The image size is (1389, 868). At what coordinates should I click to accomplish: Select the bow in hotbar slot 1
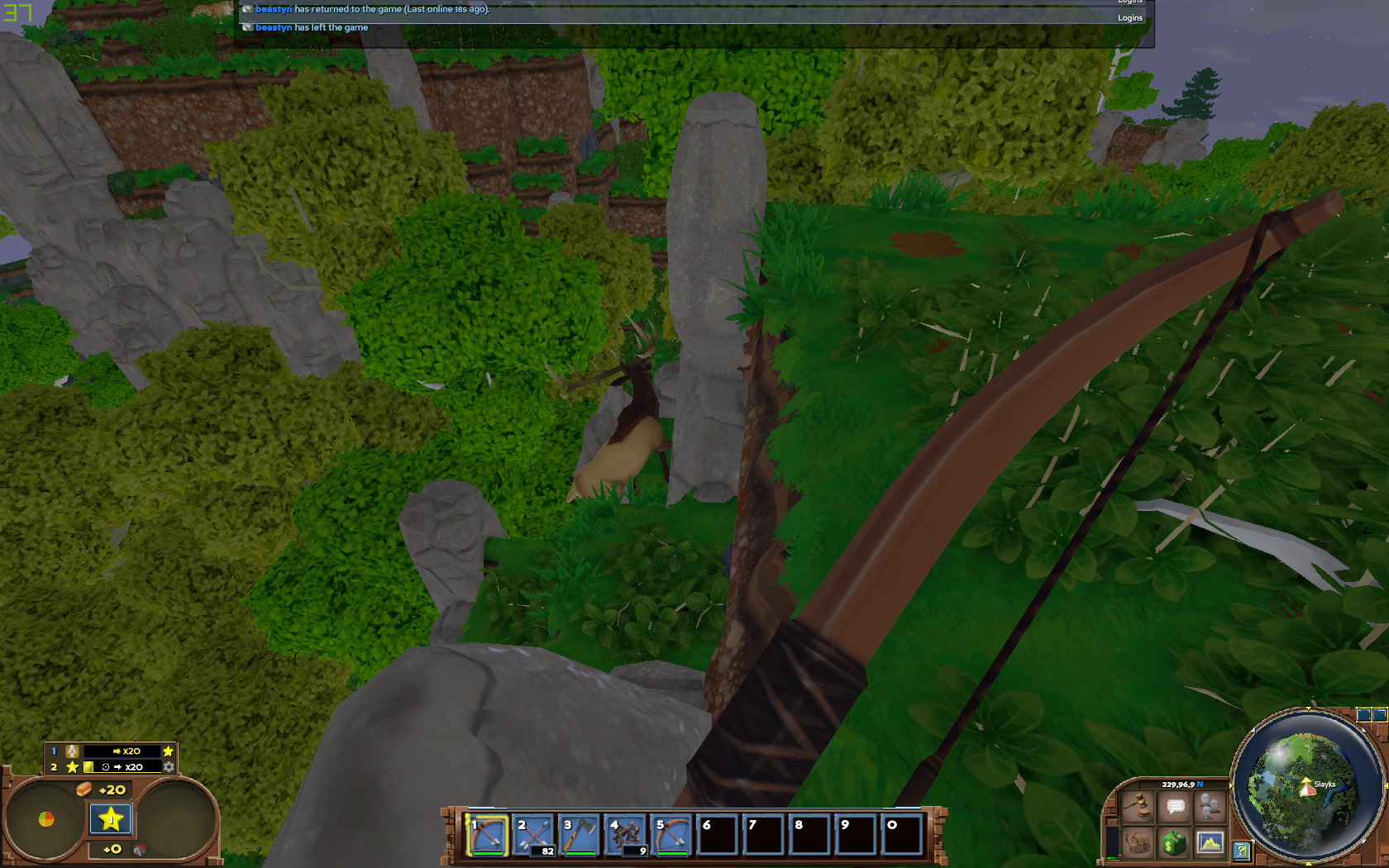(x=488, y=835)
